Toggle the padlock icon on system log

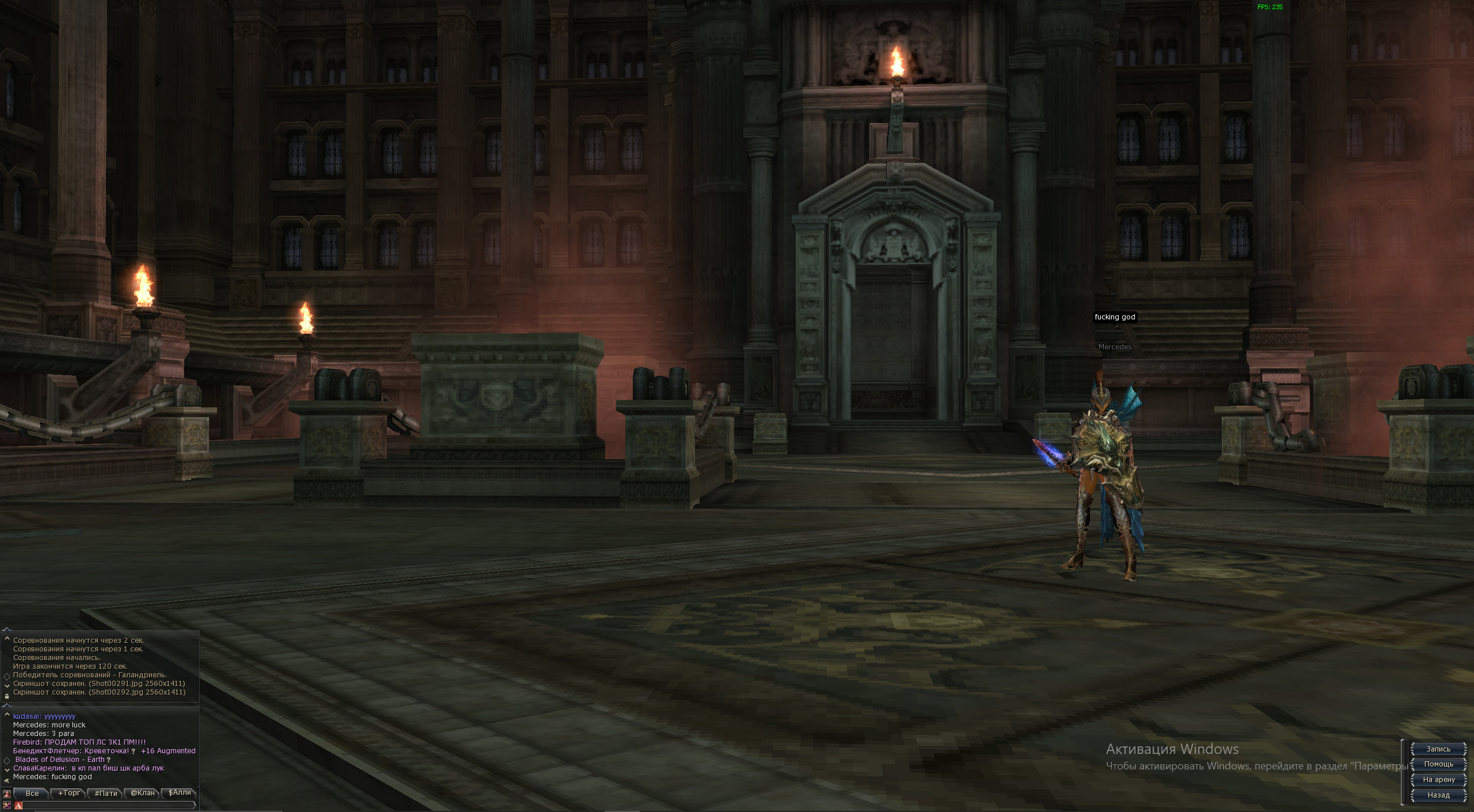[x=7, y=696]
